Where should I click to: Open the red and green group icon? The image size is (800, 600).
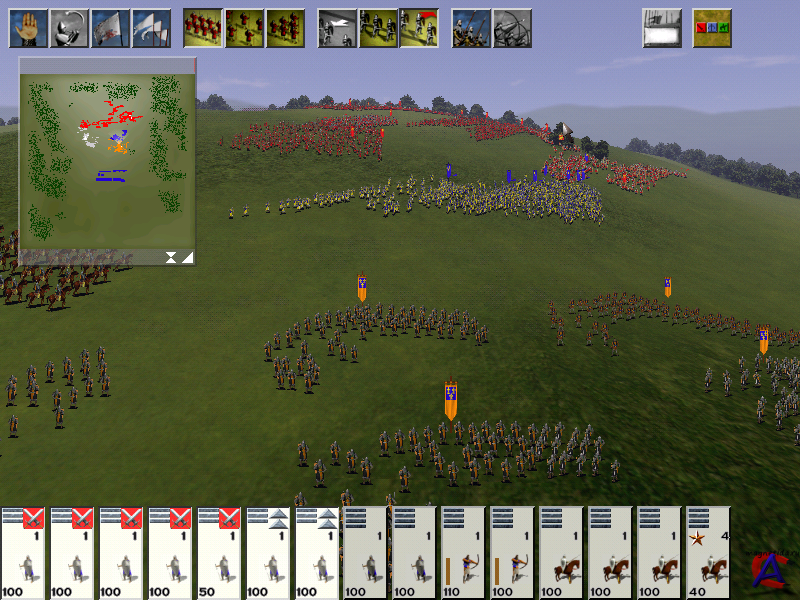712,29
